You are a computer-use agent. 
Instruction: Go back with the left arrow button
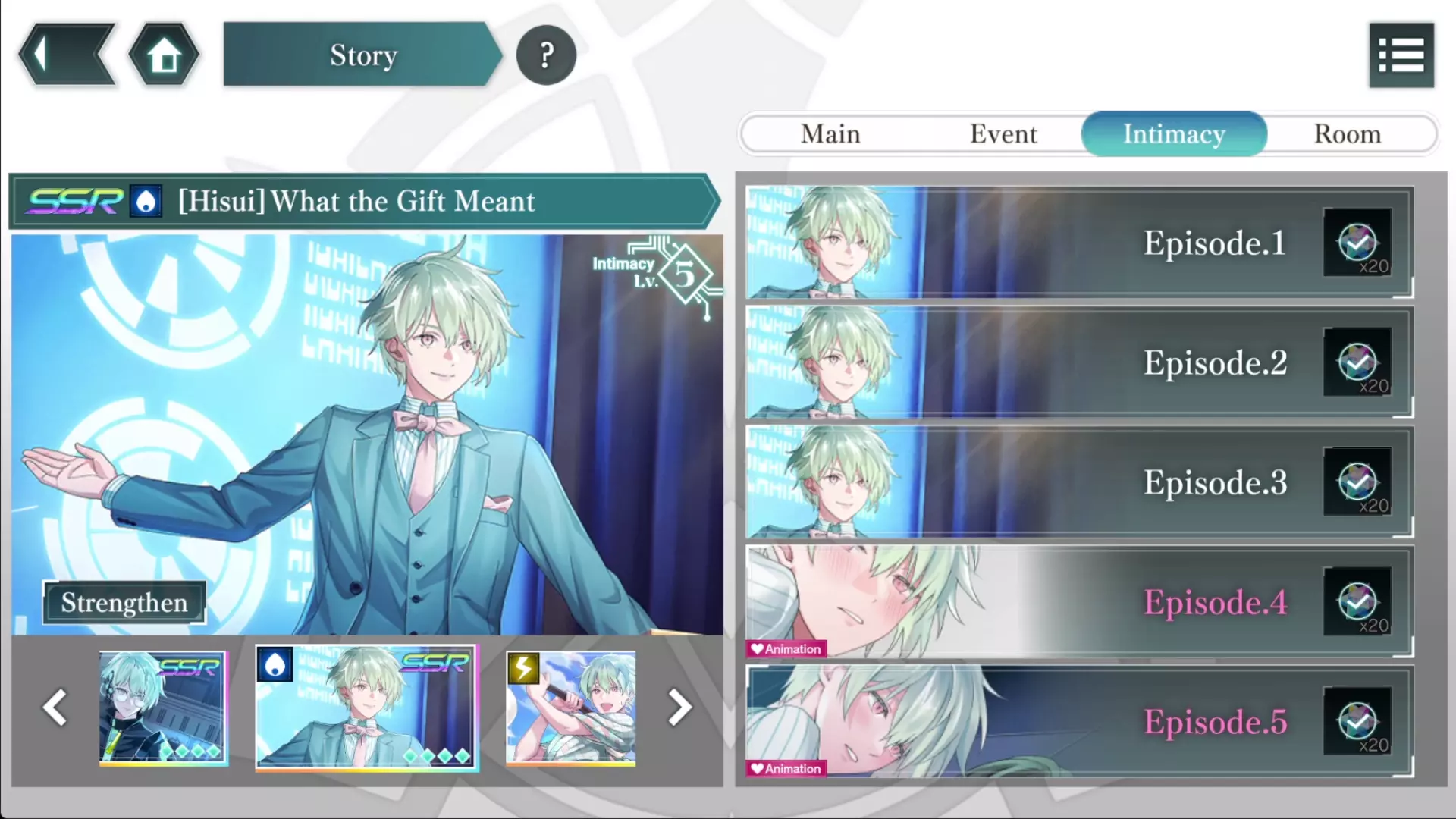coord(67,55)
